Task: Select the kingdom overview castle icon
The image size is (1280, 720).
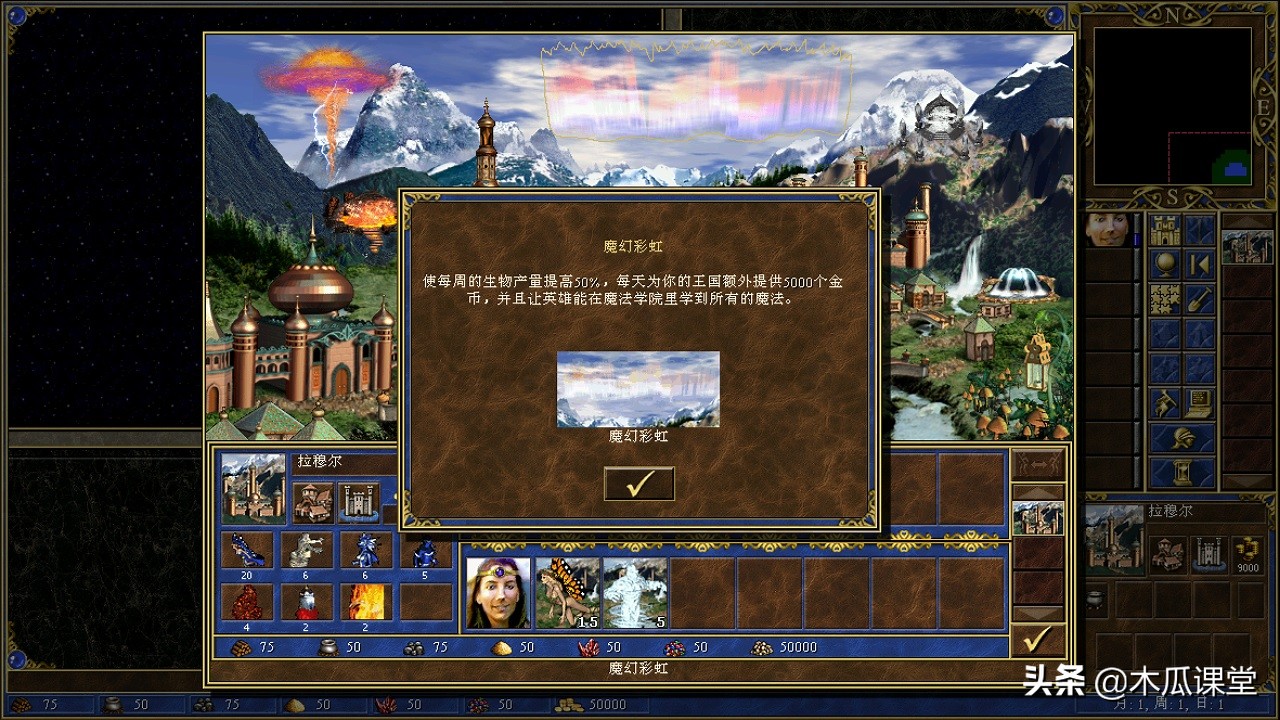Action: click(x=1165, y=229)
